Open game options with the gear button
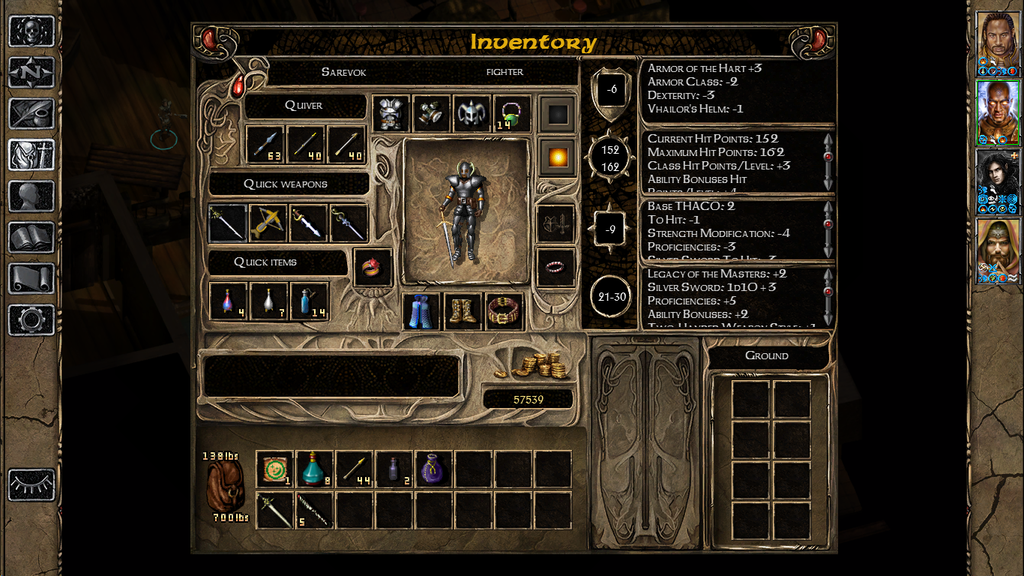The height and width of the screenshot is (576, 1024). (x=31, y=320)
